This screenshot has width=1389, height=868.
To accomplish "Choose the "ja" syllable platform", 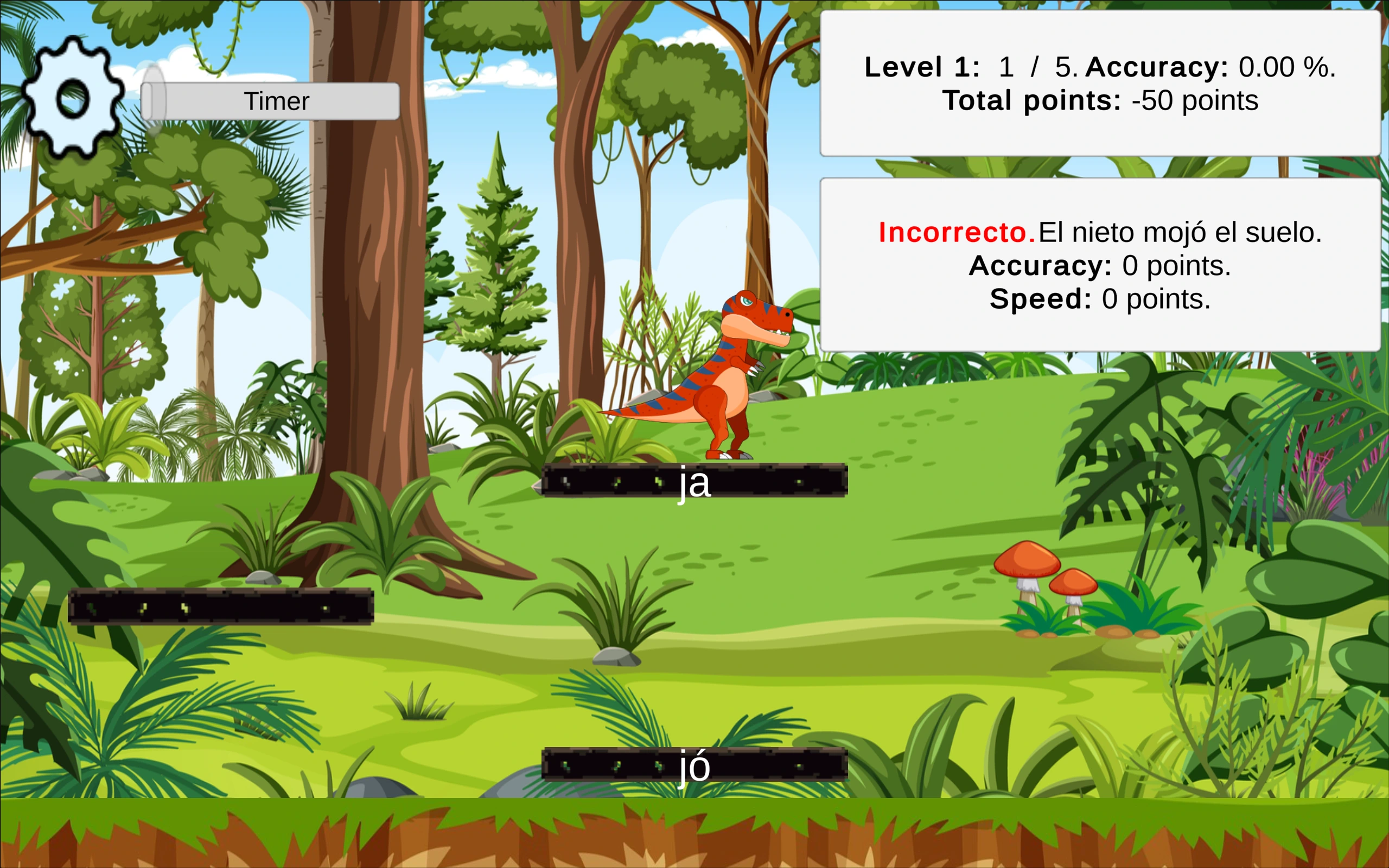I will pos(694,481).
